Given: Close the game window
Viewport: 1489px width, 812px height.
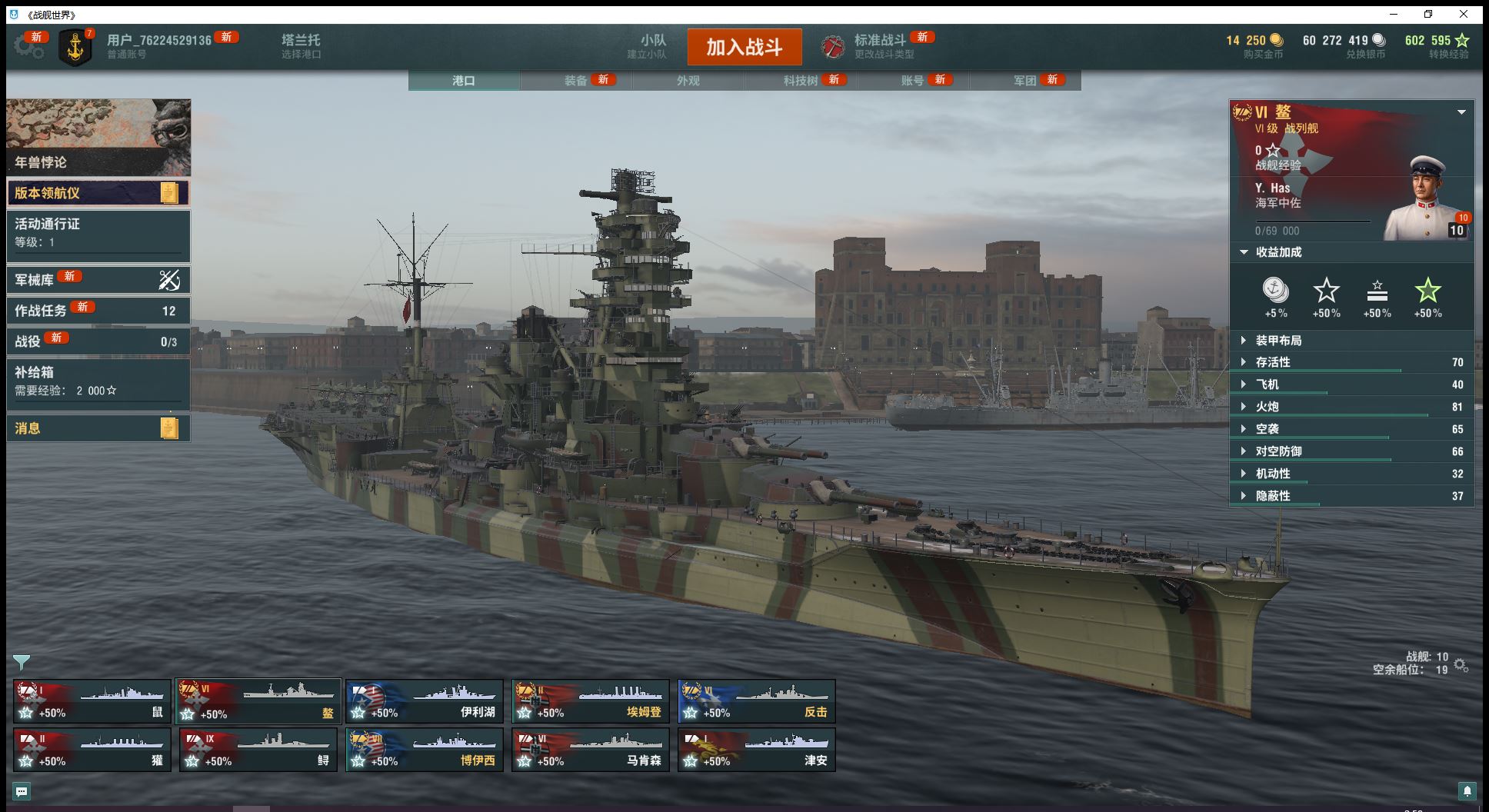Looking at the screenshot, I should pyautogui.click(x=1464, y=15).
